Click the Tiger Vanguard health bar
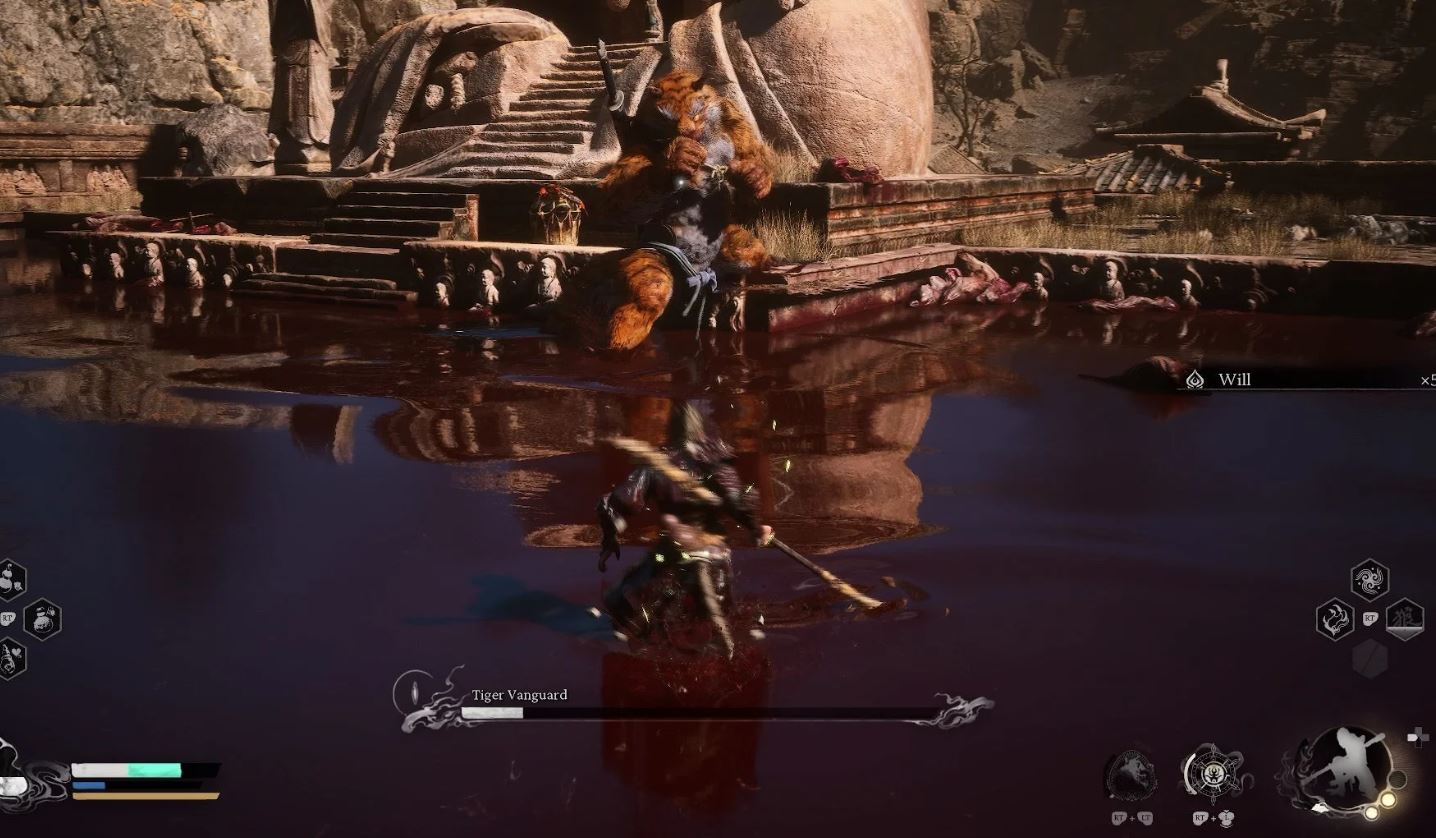Viewport: 1436px width, 838px height. pos(700,713)
